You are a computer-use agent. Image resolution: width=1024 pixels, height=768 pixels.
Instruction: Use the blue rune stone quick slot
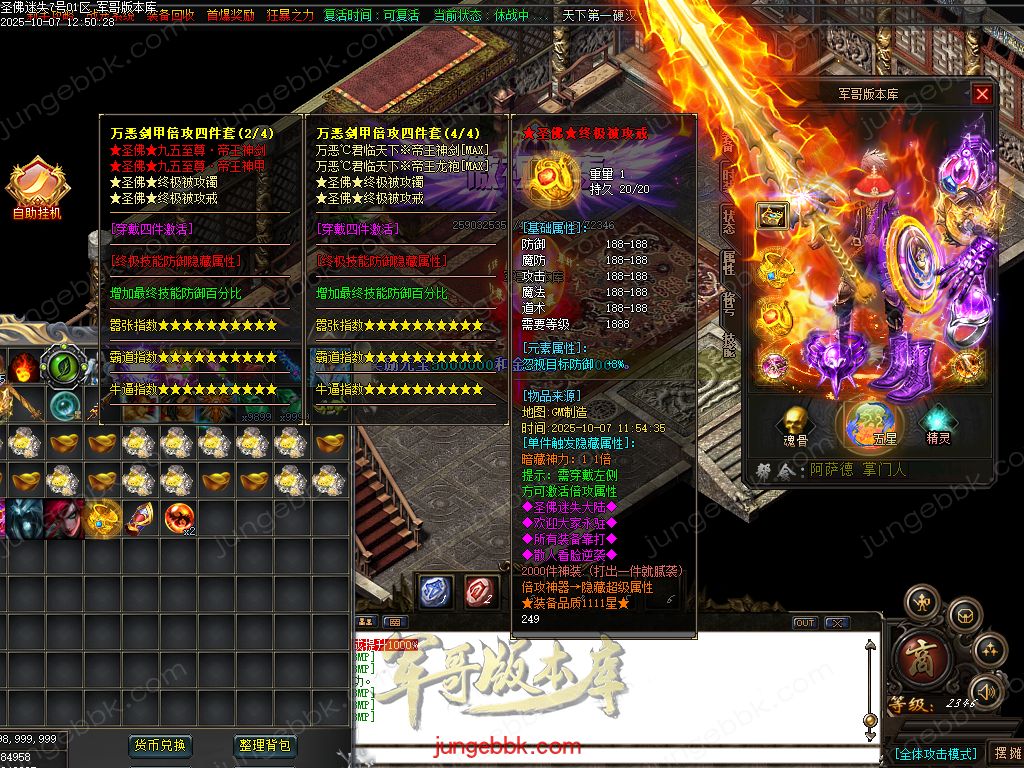pyautogui.click(x=435, y=591)
